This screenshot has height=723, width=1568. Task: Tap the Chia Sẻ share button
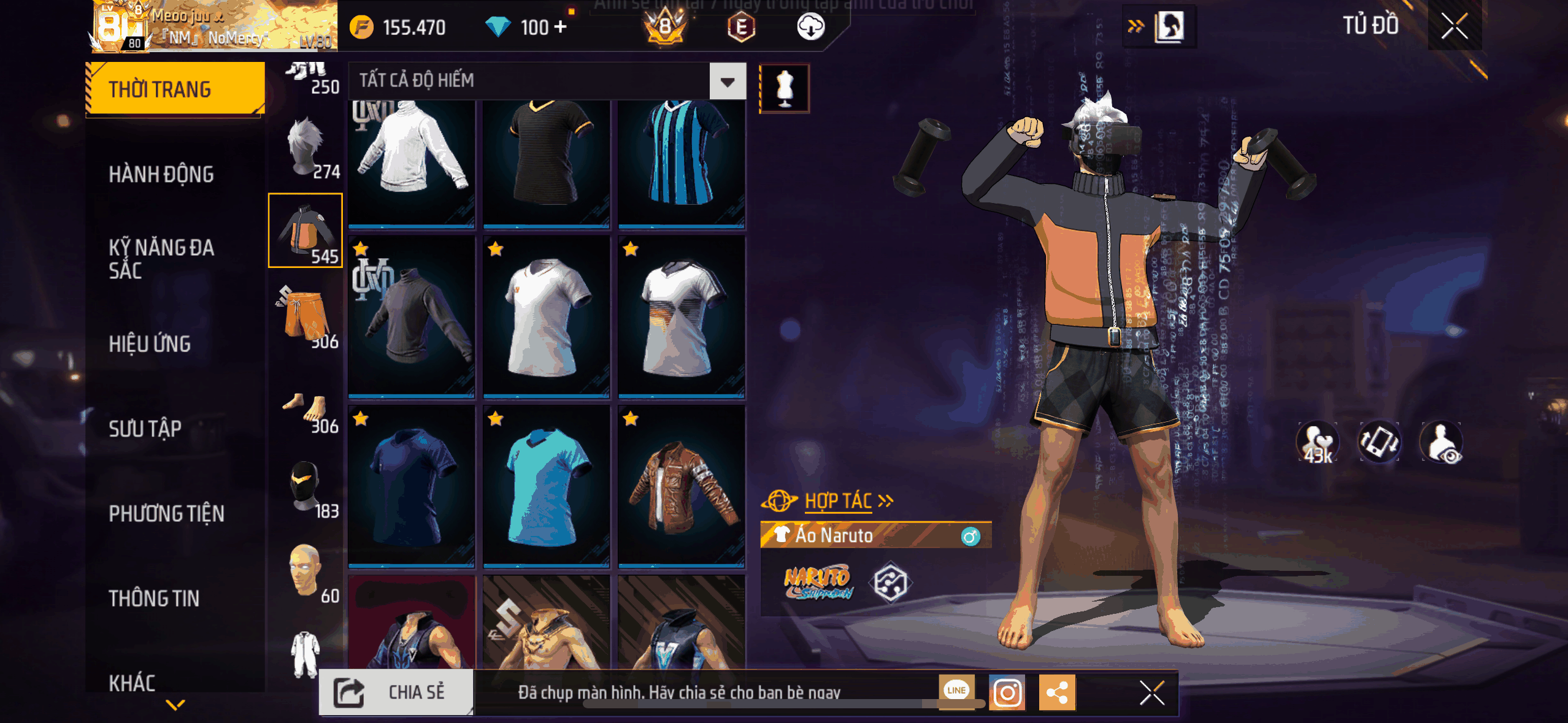point(396,692)
